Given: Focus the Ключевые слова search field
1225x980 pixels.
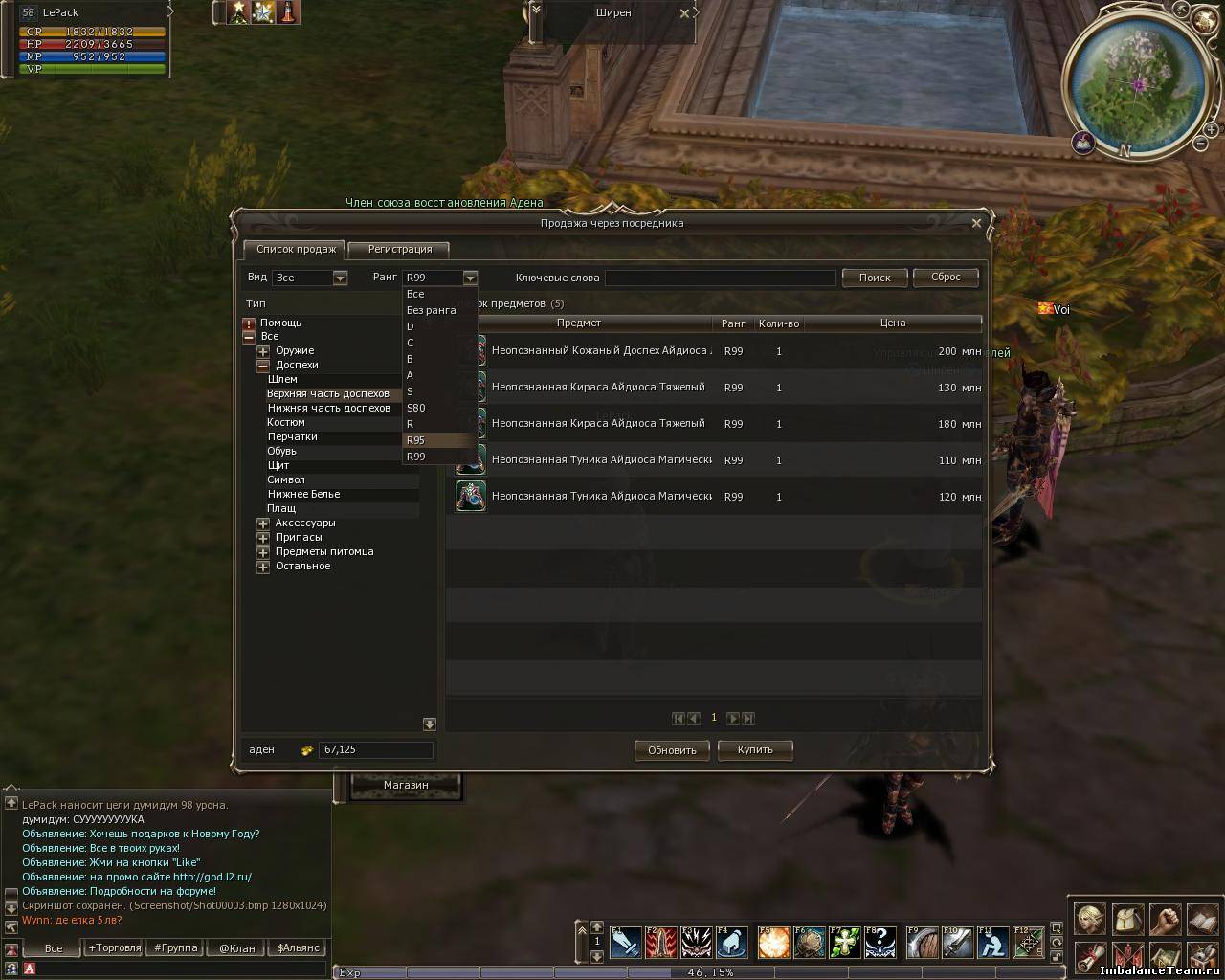Looking at the screenshot, I should 720,278.
